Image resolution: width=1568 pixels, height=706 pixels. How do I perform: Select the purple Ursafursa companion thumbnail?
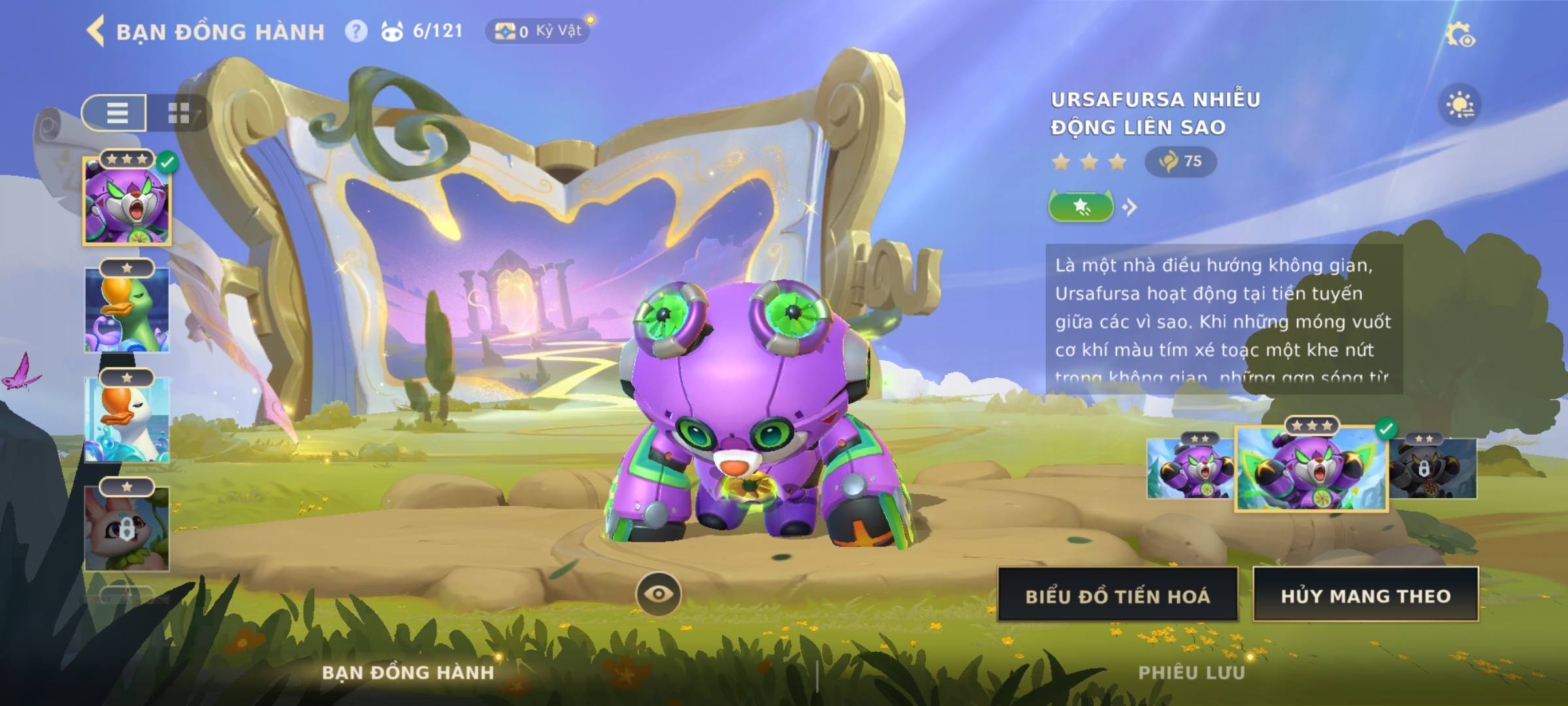point(127,201)
